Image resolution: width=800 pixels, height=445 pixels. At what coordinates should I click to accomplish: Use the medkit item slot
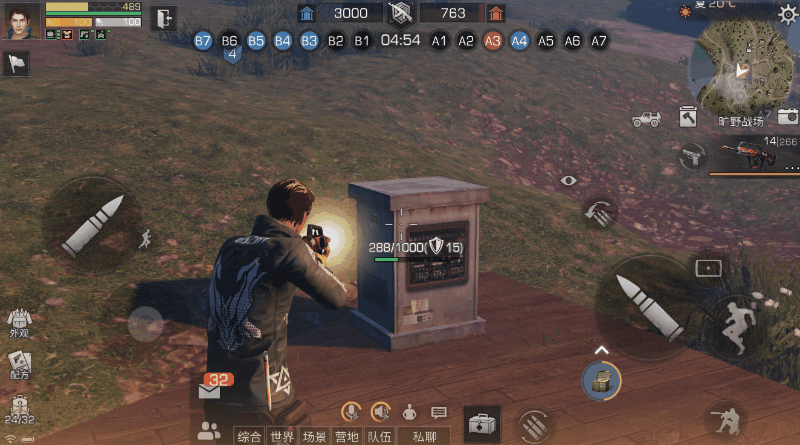pos(482,422)
